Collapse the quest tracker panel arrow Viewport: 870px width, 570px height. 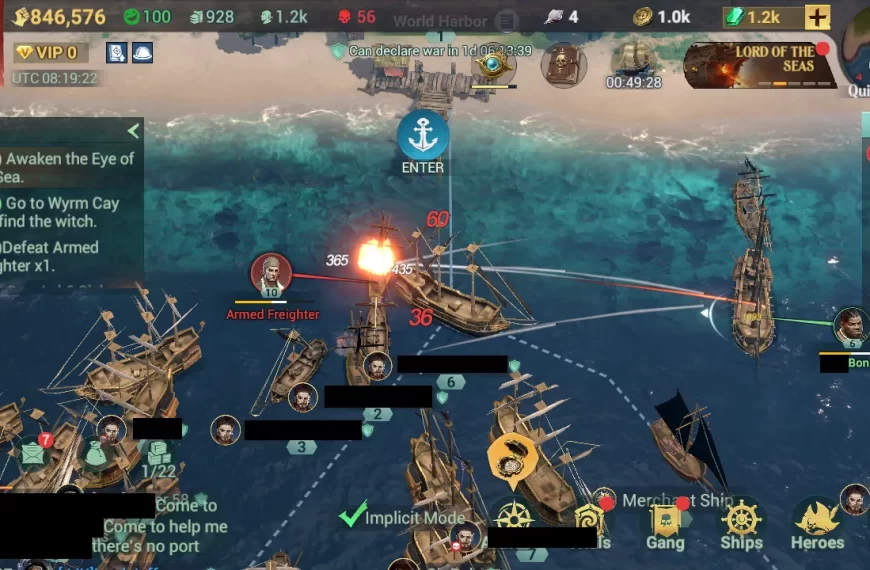[x=133, y=131]
